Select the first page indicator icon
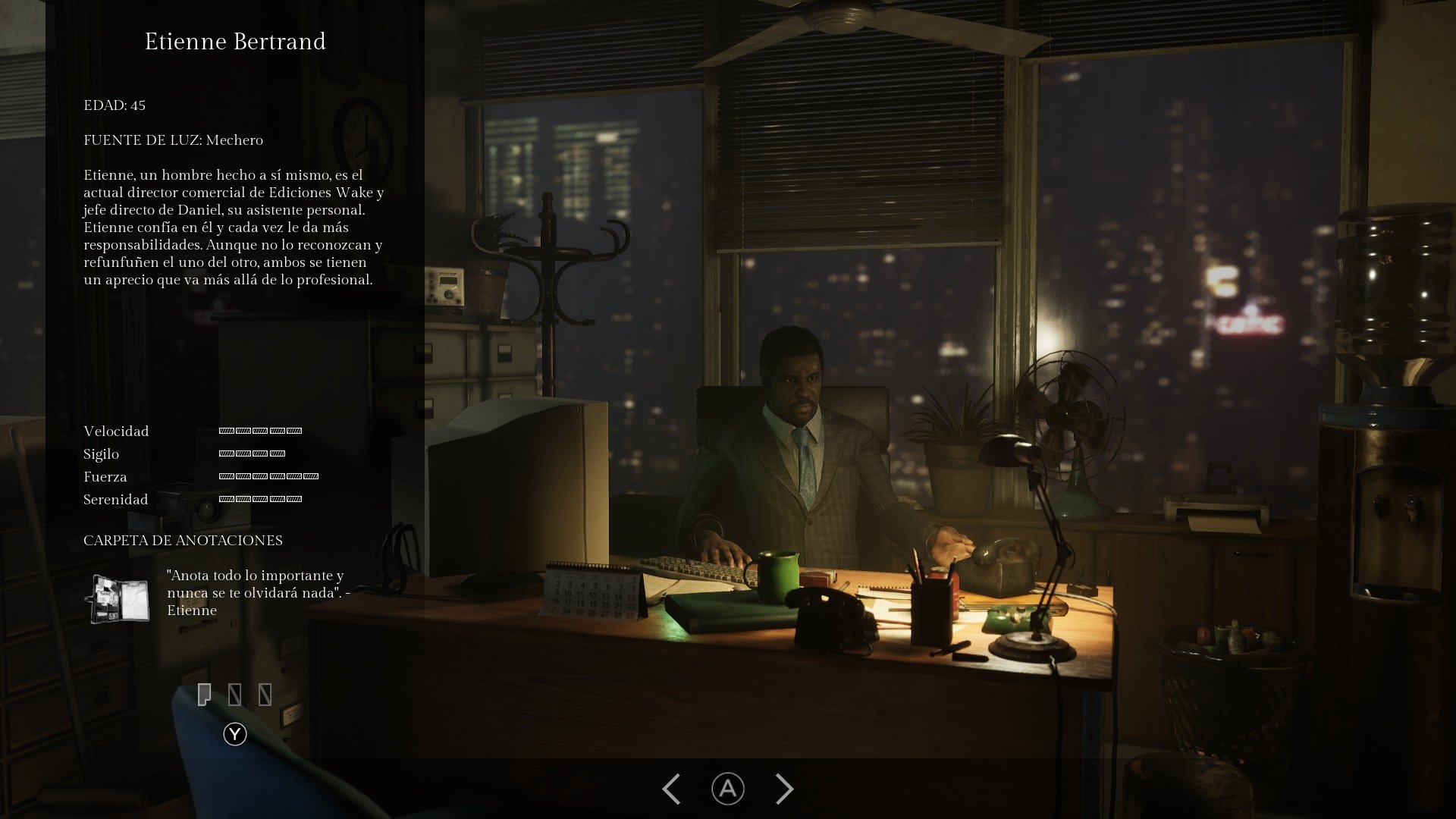This screenshot has height=819, width=1456. click(x=206, y=693)
